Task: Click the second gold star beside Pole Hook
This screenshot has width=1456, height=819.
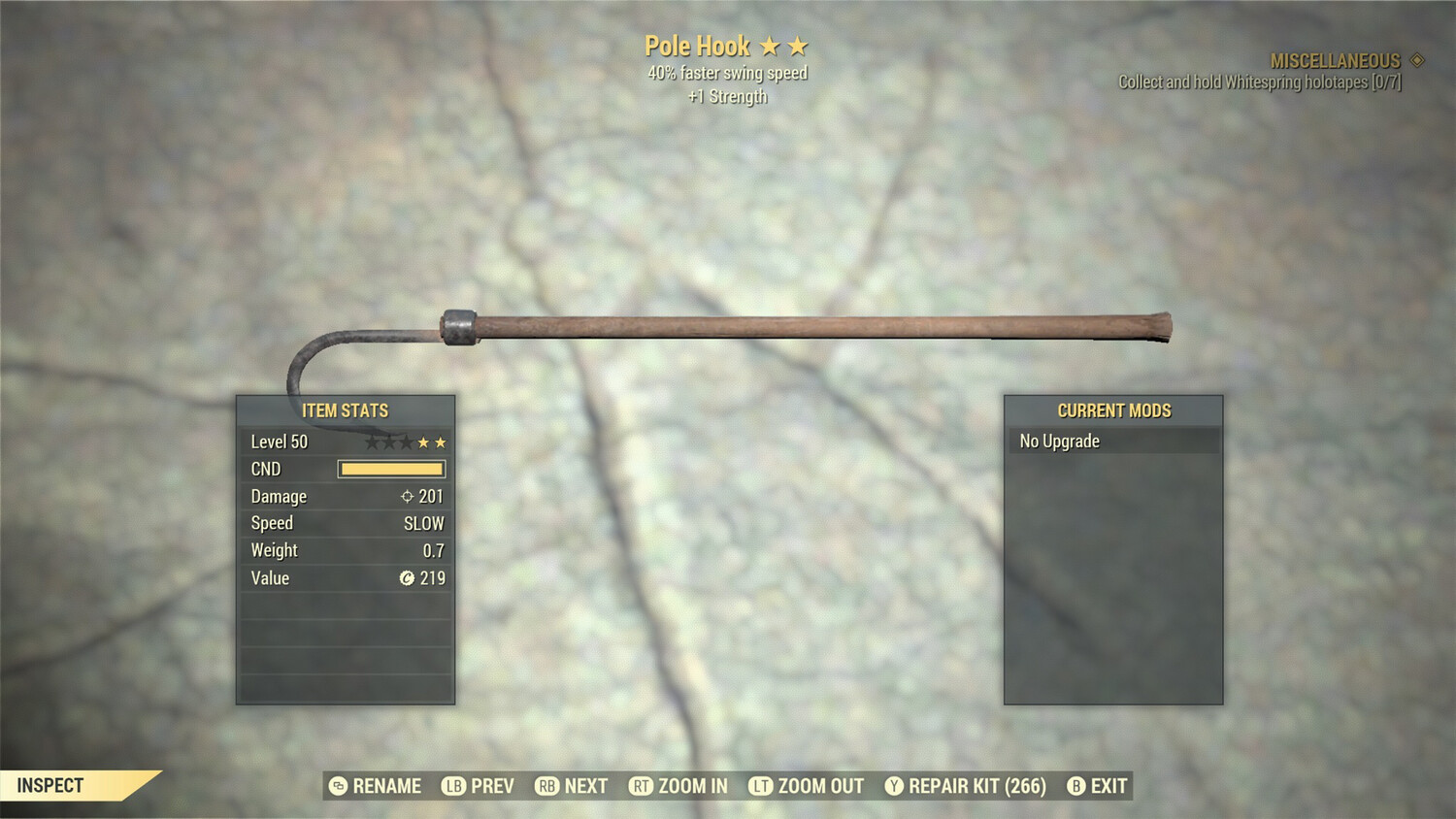Action: click(x=800, y=45)
